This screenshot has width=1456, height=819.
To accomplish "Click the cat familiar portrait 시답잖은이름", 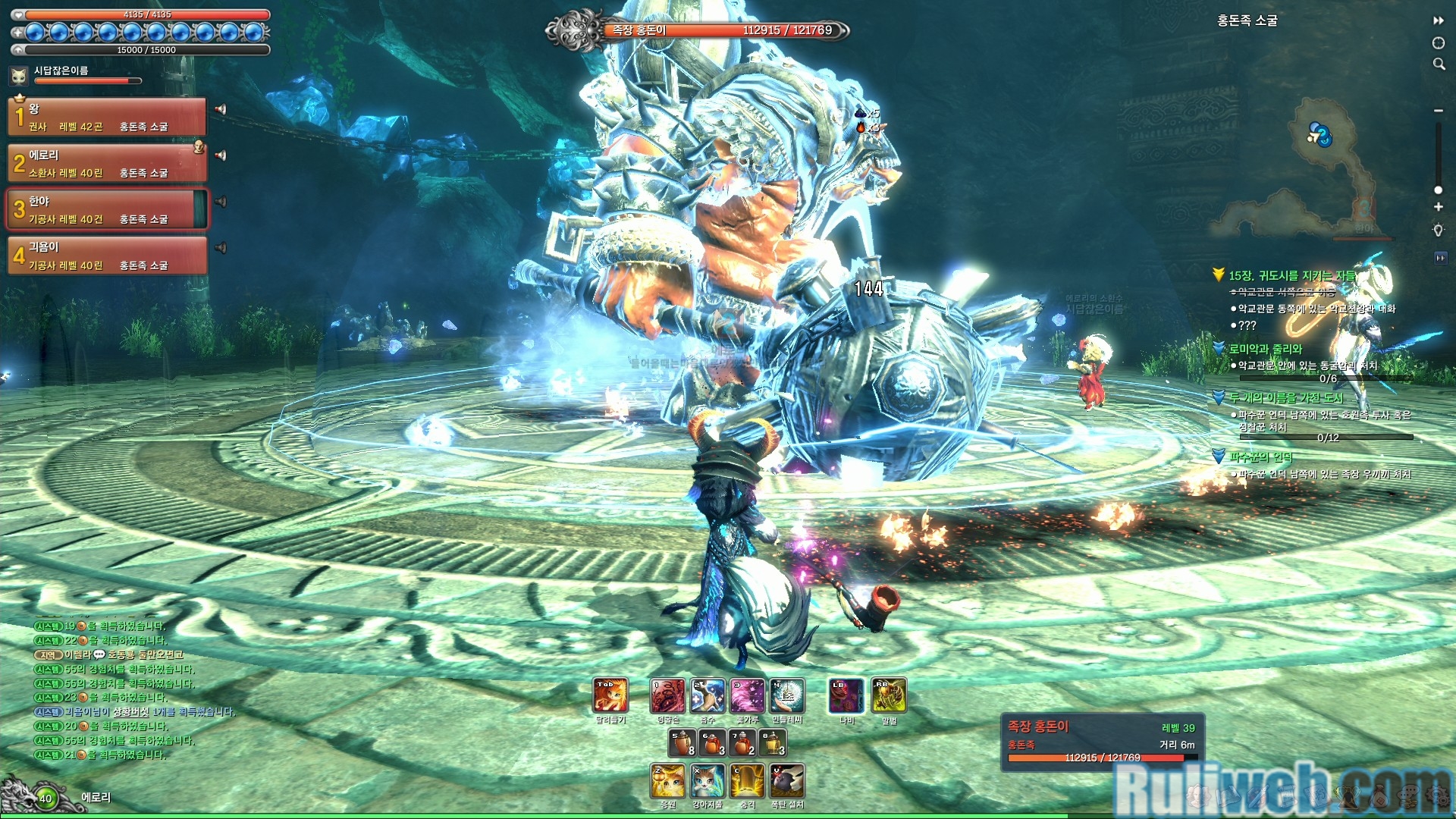I will (x=19, y=75).
